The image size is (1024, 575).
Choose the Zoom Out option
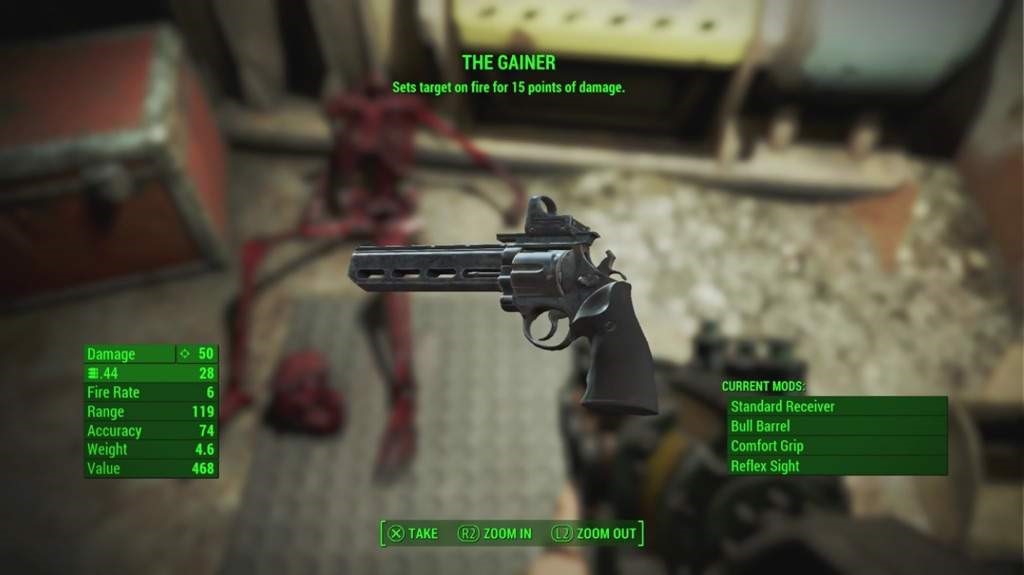pyautogui.click(x=594, y=533)
